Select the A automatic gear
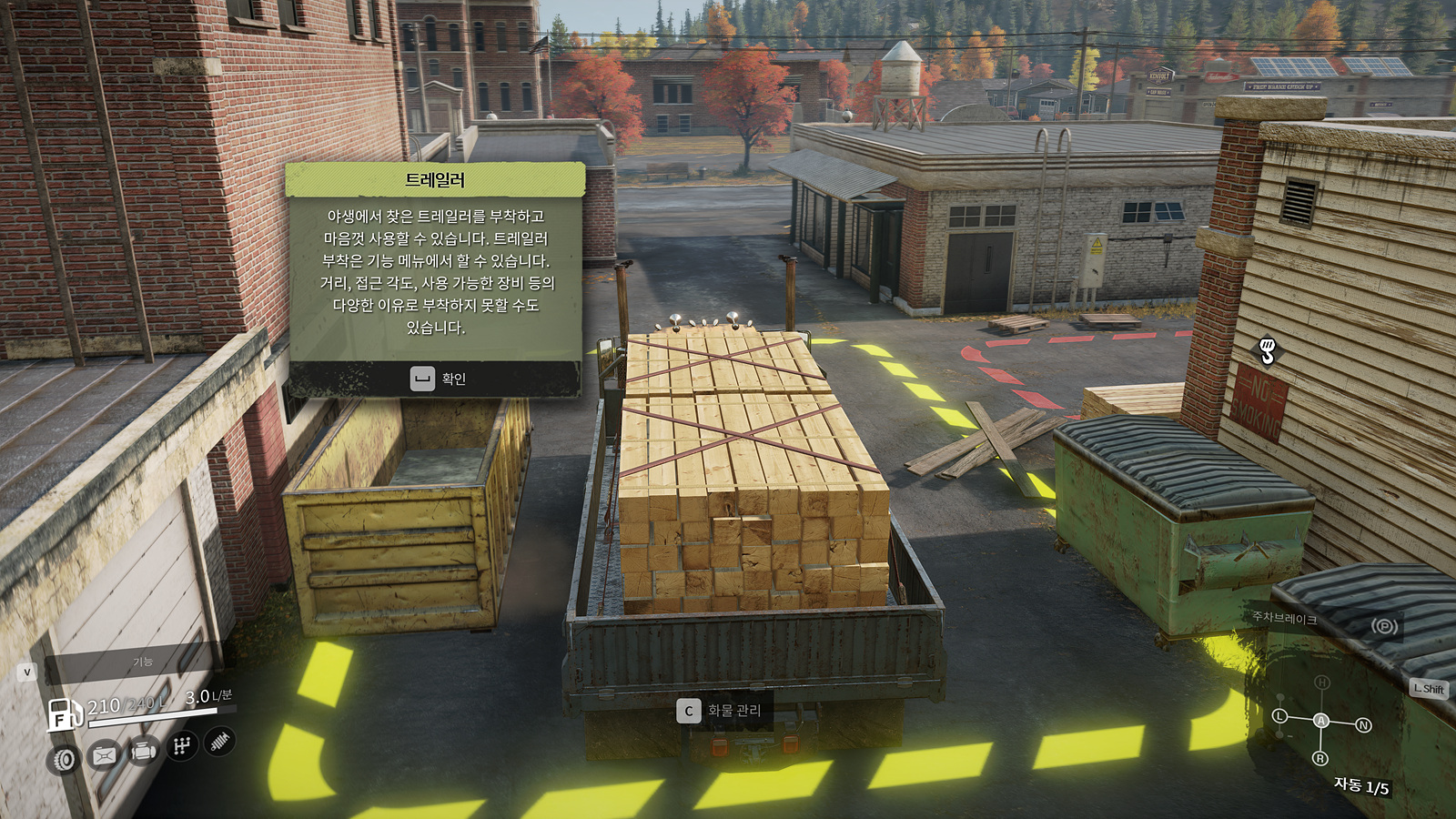 coord(1320,721)
